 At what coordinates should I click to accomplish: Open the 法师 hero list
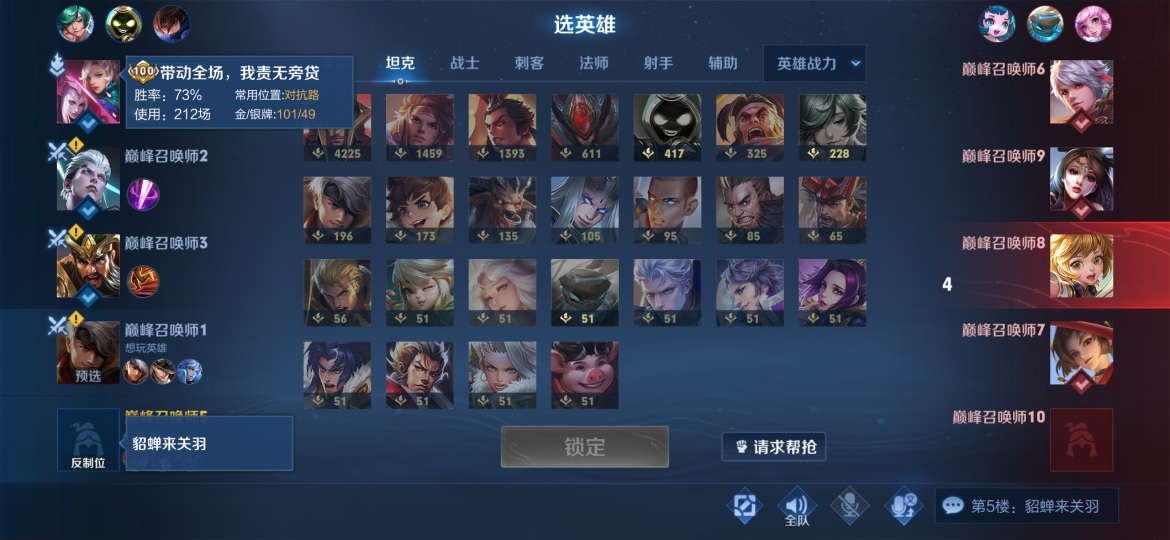click(593, 63)
